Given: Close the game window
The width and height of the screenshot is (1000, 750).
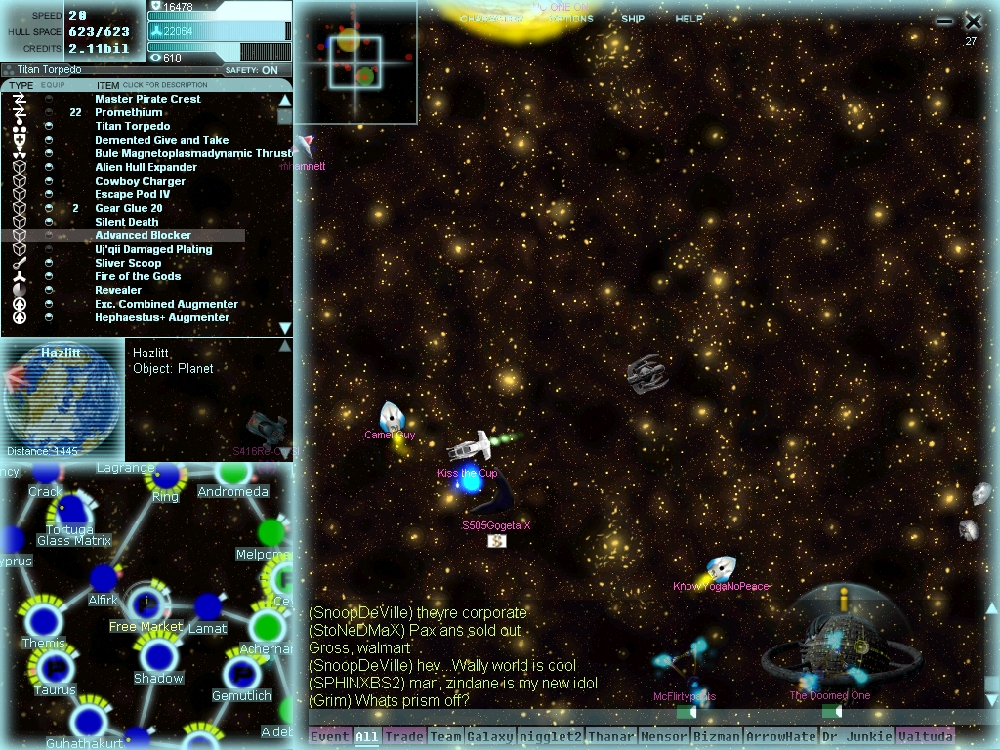Looking at the screenshot, I should [x=973, y=21].
